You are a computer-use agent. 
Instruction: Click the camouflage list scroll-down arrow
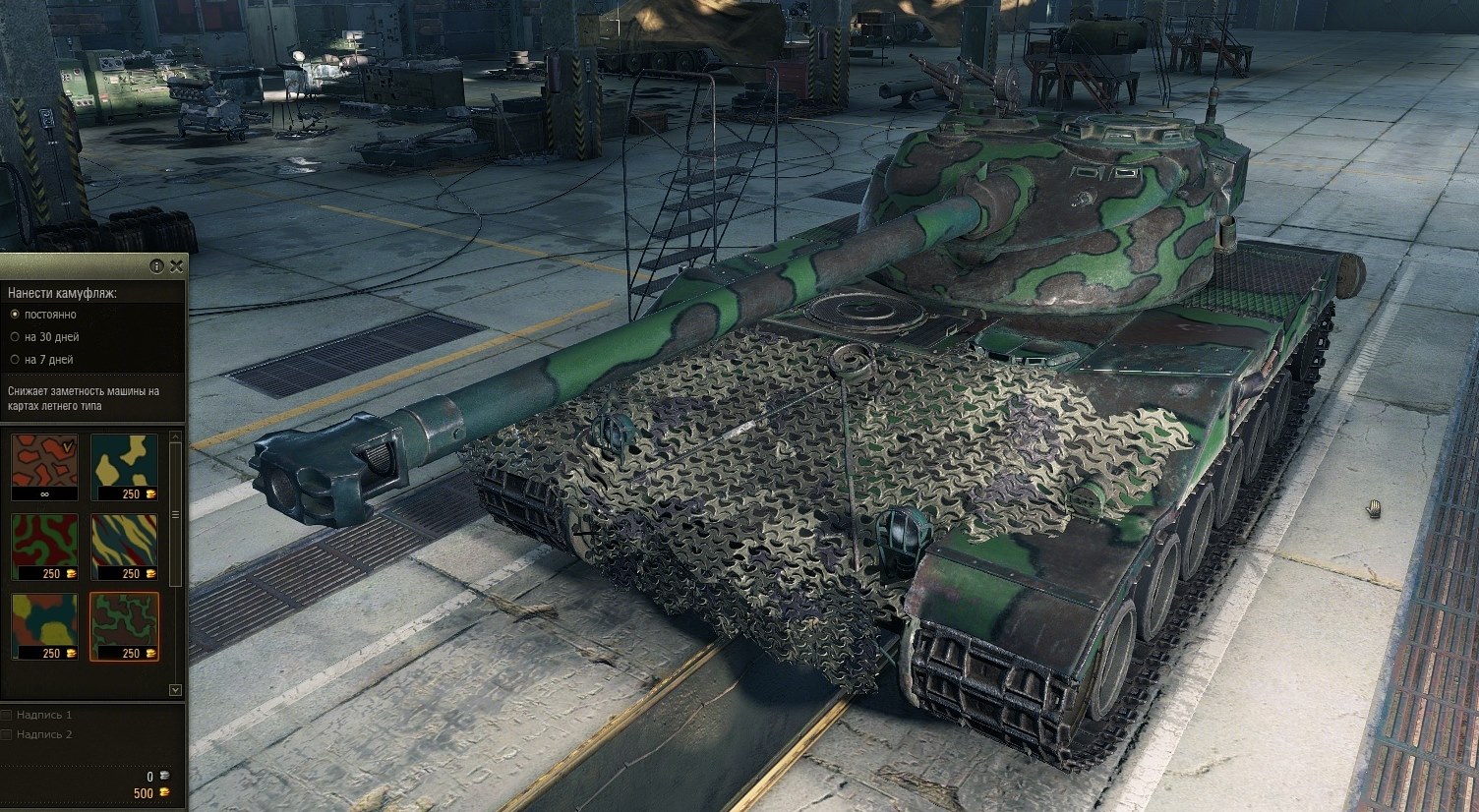pyautogui.click(x=176, y=690)
